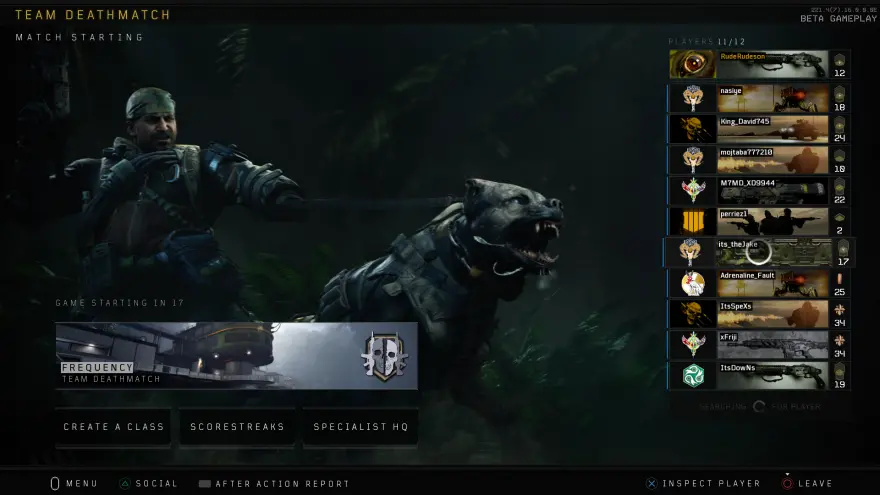Open the Create a Class menu
880x495 pixels.
click(x=113, y=427)
